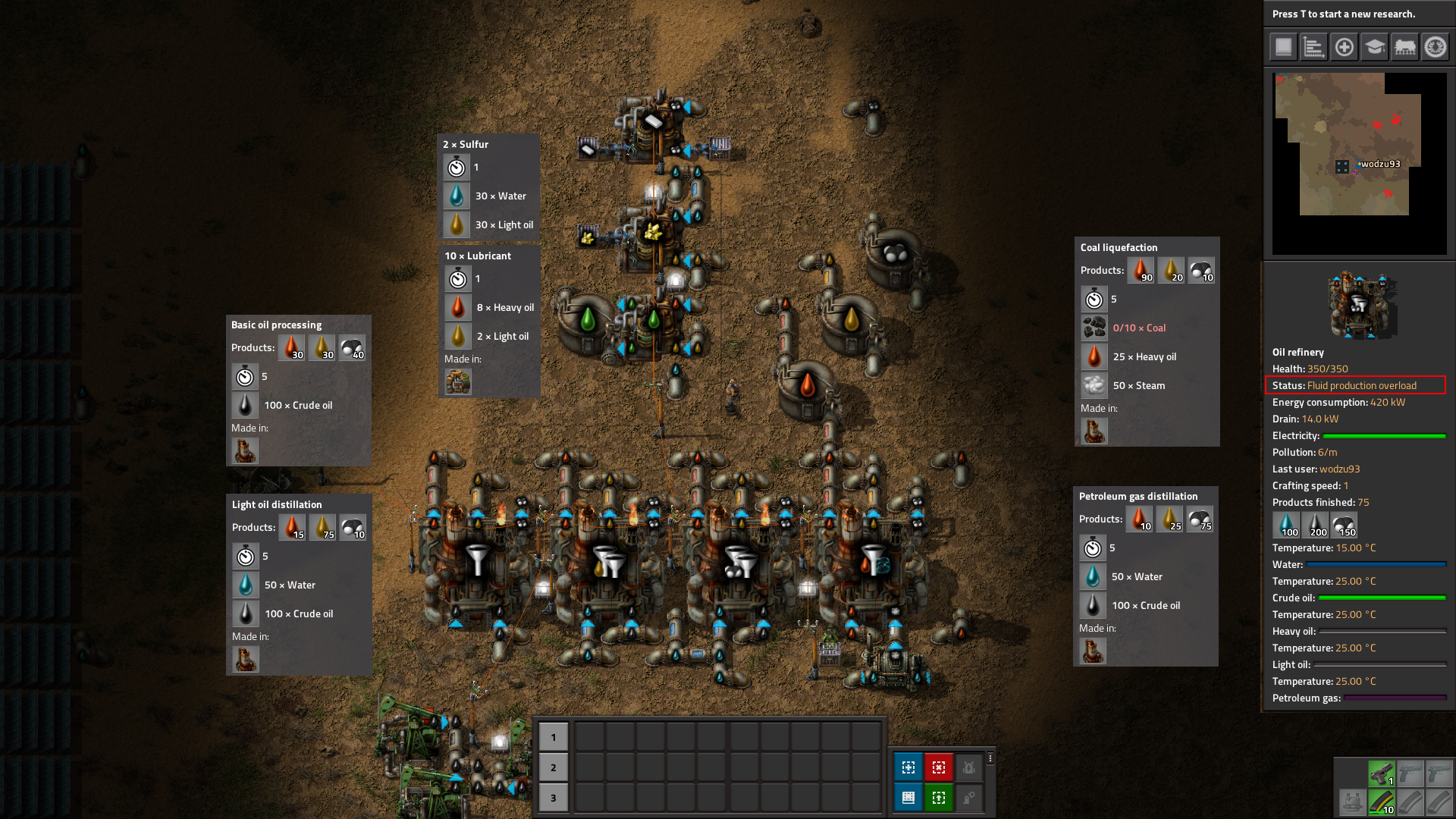
Task: Select the equipped pistol weapon slot
Action: click(1381, 773)
